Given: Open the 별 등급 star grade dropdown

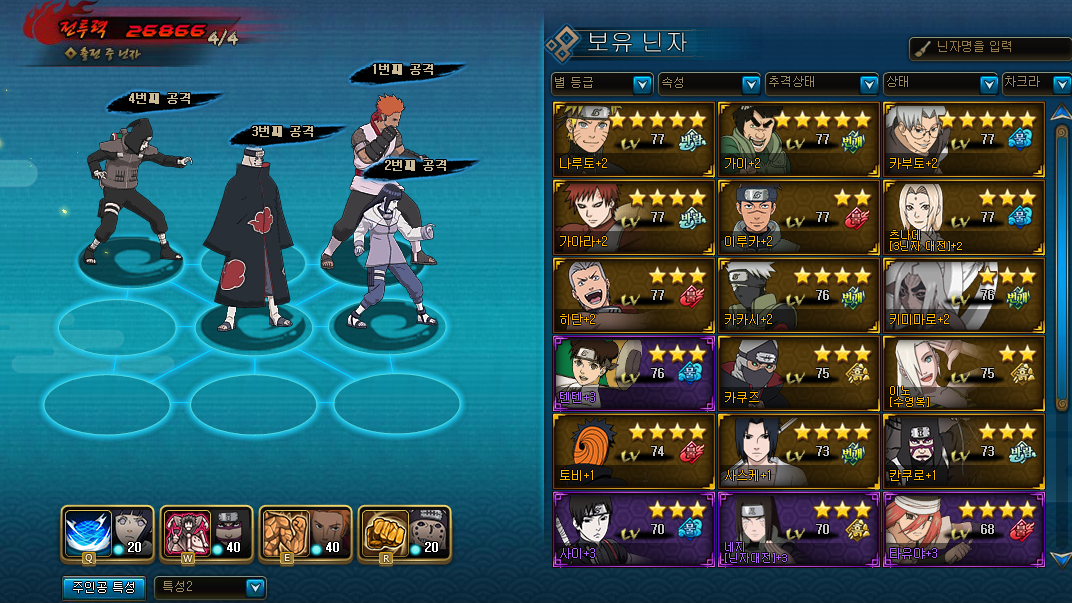Looking at the screenshot, I should [602, 84].
